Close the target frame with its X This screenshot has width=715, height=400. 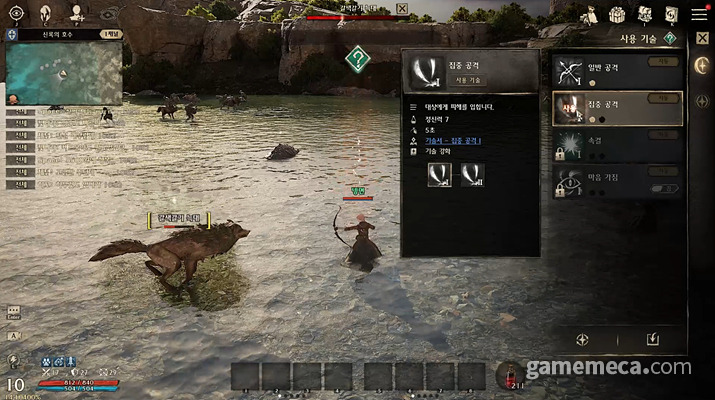[x=401, y=9]
